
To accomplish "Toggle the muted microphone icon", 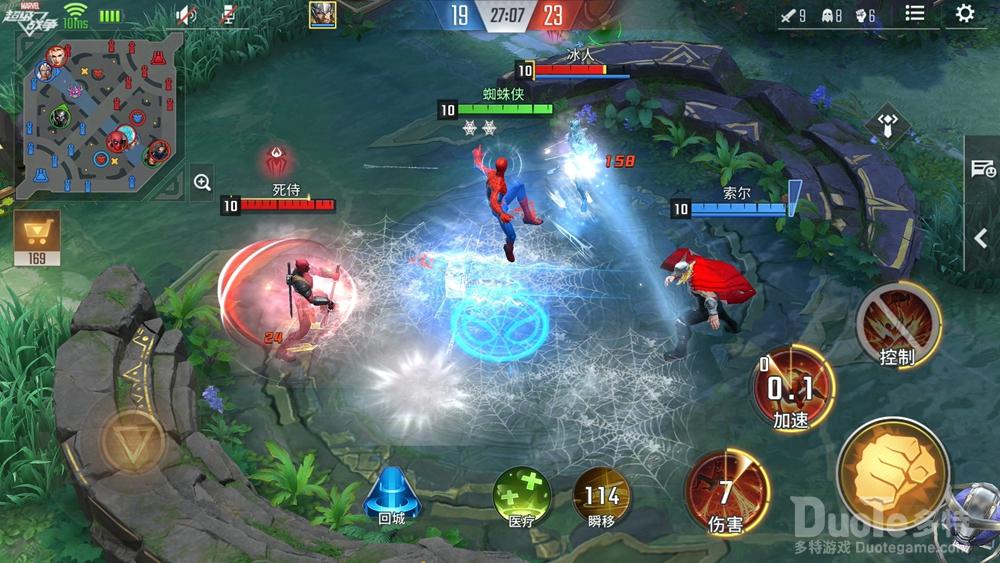I will pos(229,14).
